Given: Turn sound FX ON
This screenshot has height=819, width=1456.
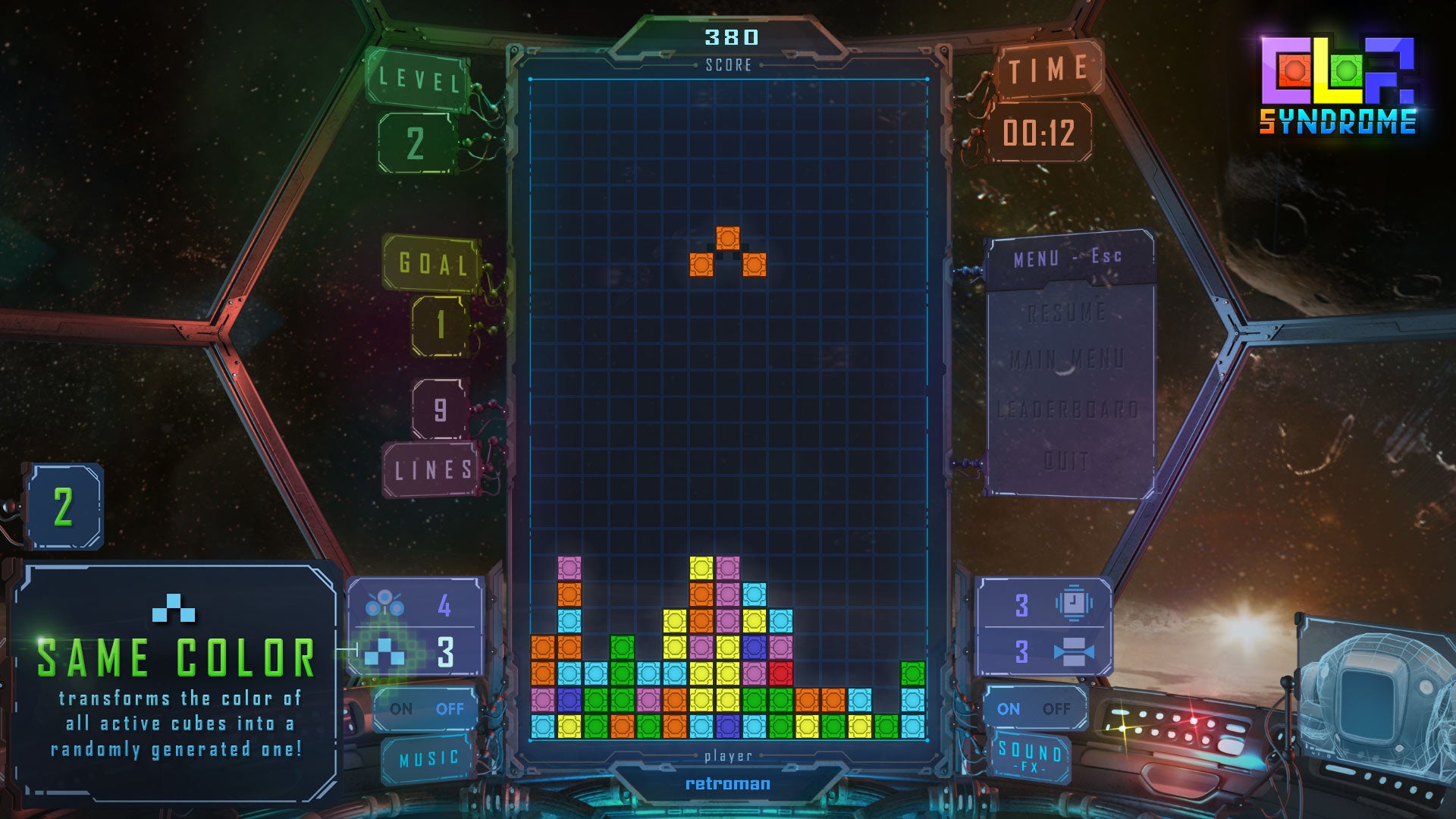Looking at the screenshot, I should pos(1008,709).
